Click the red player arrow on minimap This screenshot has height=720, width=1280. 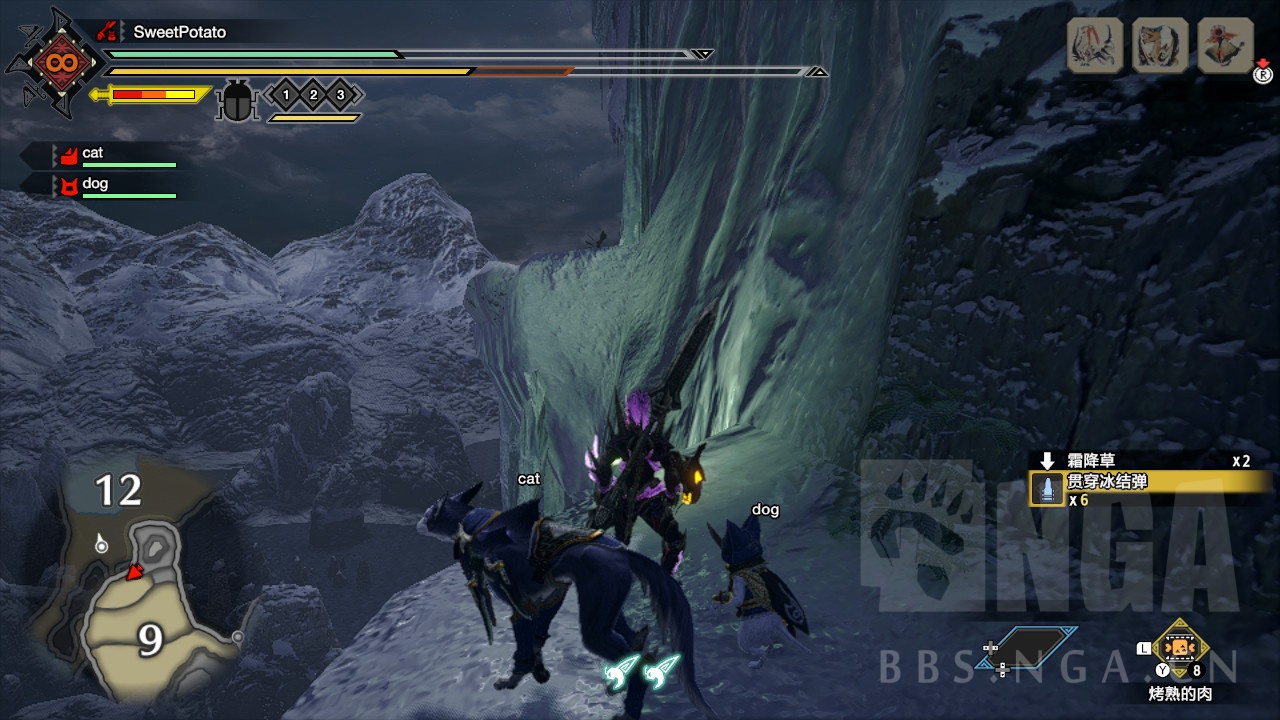[x=132, y=571]
